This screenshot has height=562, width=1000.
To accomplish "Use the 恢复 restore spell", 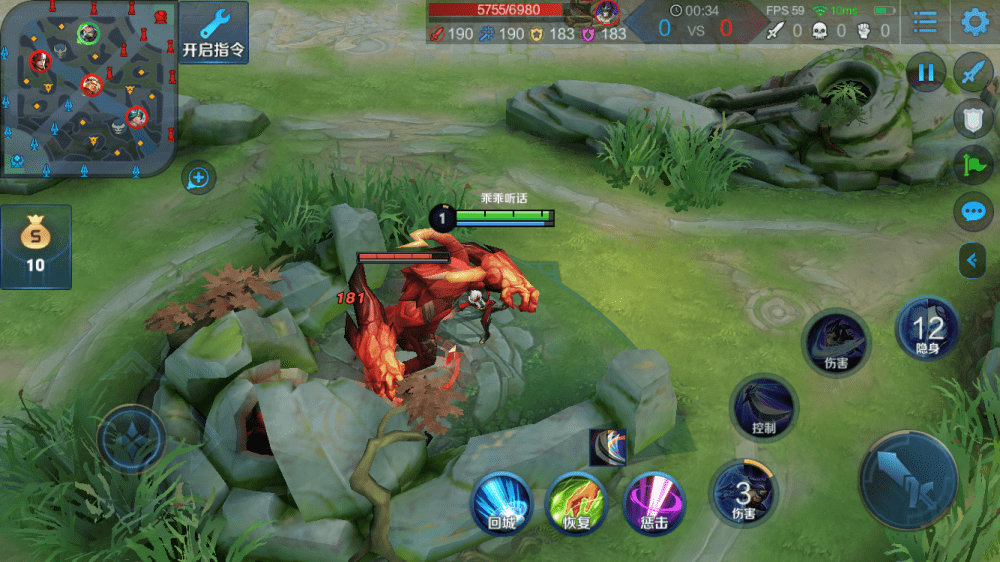I will 577,502.
